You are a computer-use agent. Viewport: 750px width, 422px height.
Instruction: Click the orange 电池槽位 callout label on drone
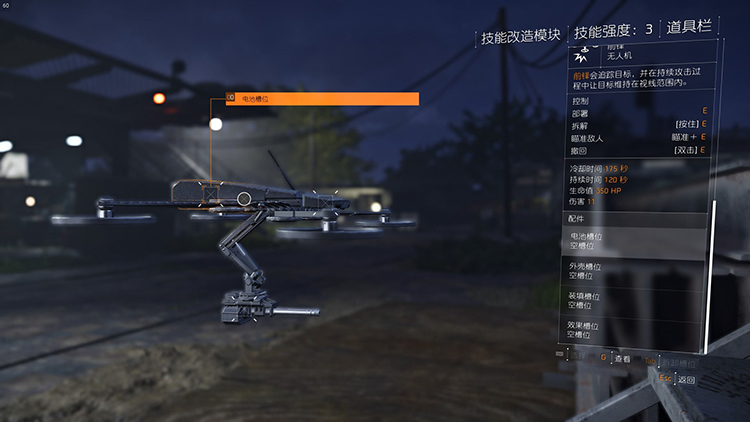322,99
